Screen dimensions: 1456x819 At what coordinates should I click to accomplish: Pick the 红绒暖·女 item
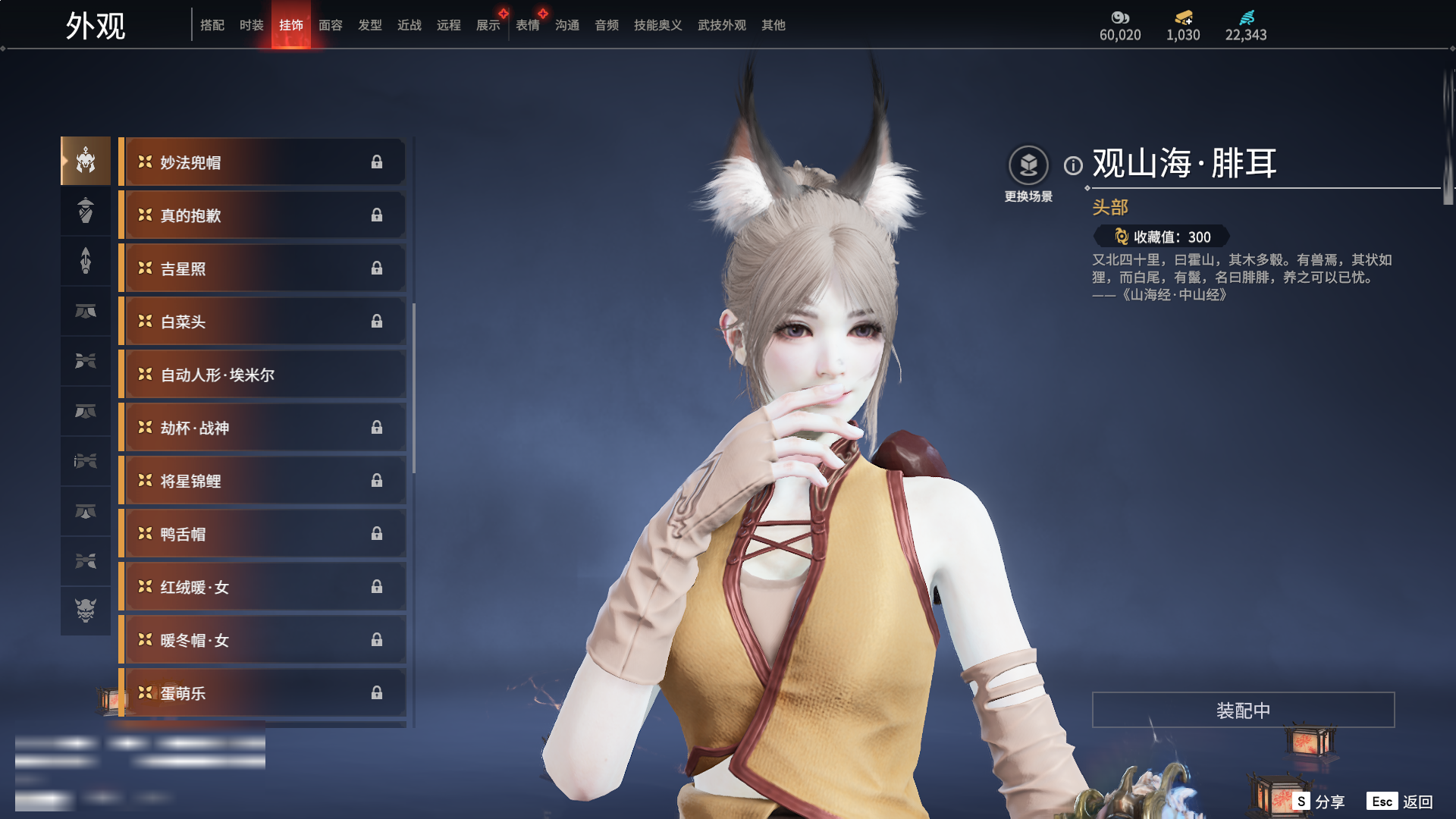pos(262,587)
